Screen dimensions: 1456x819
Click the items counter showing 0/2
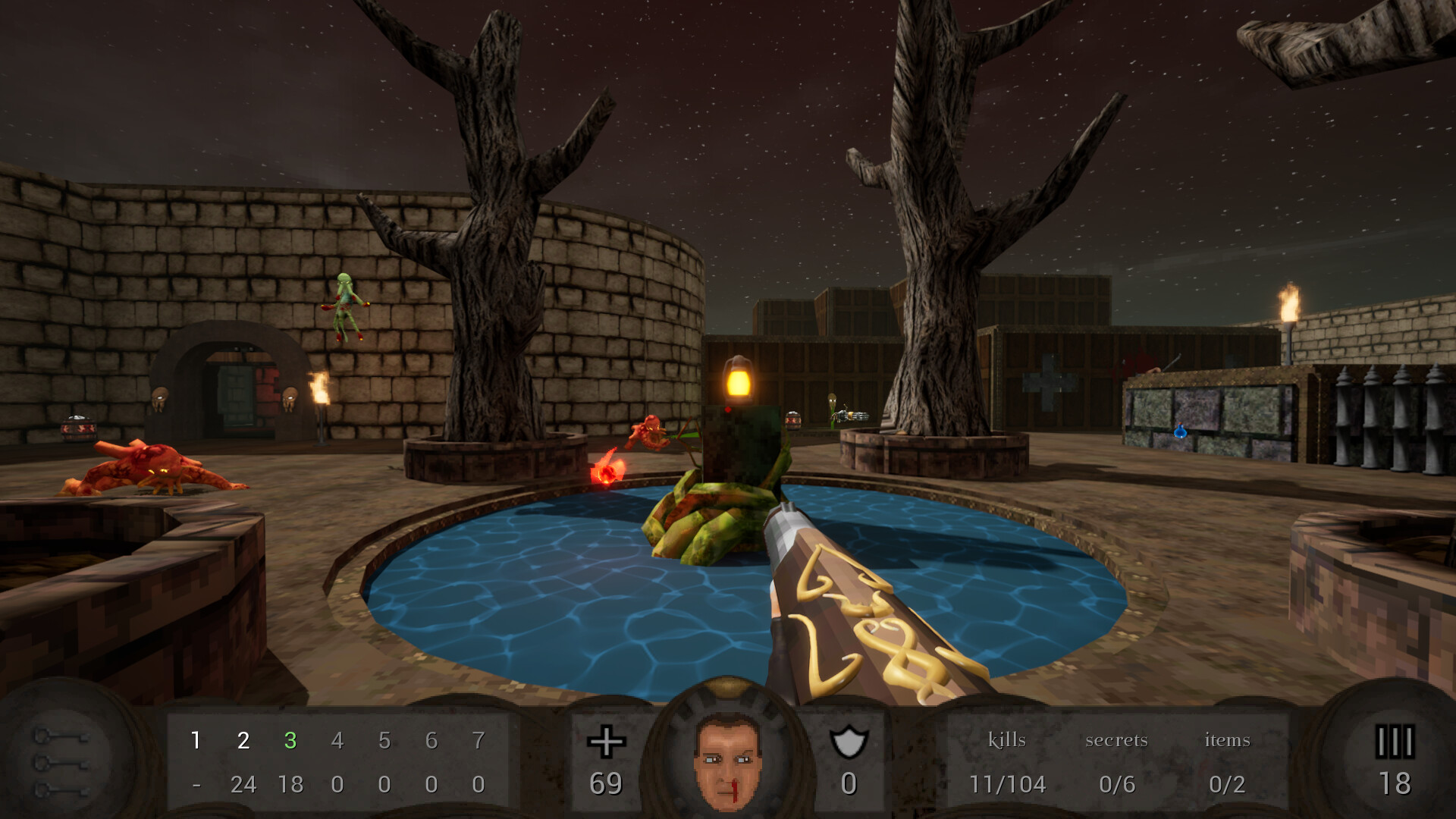point(1226,786)
